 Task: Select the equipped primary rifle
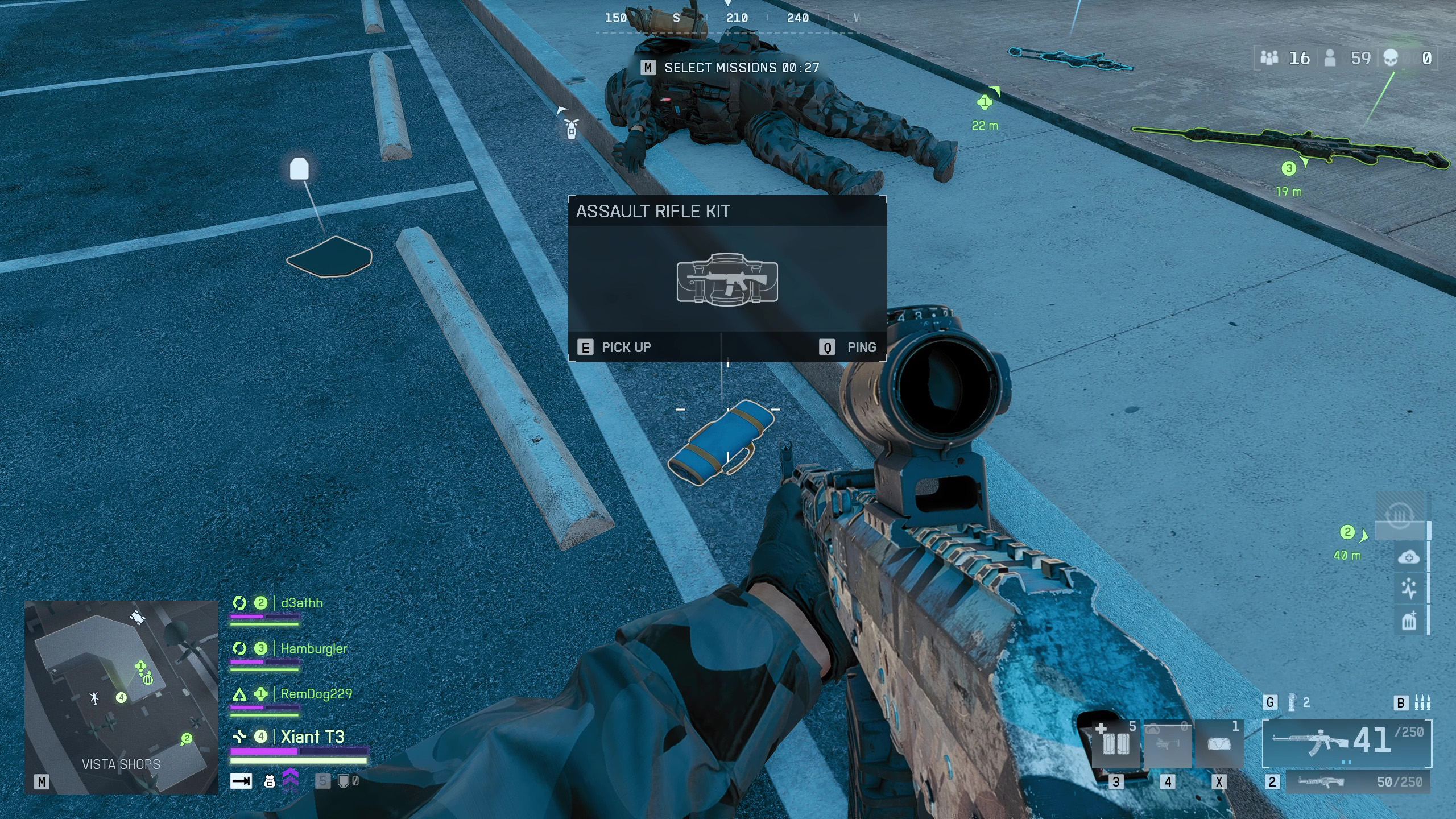1347,743
